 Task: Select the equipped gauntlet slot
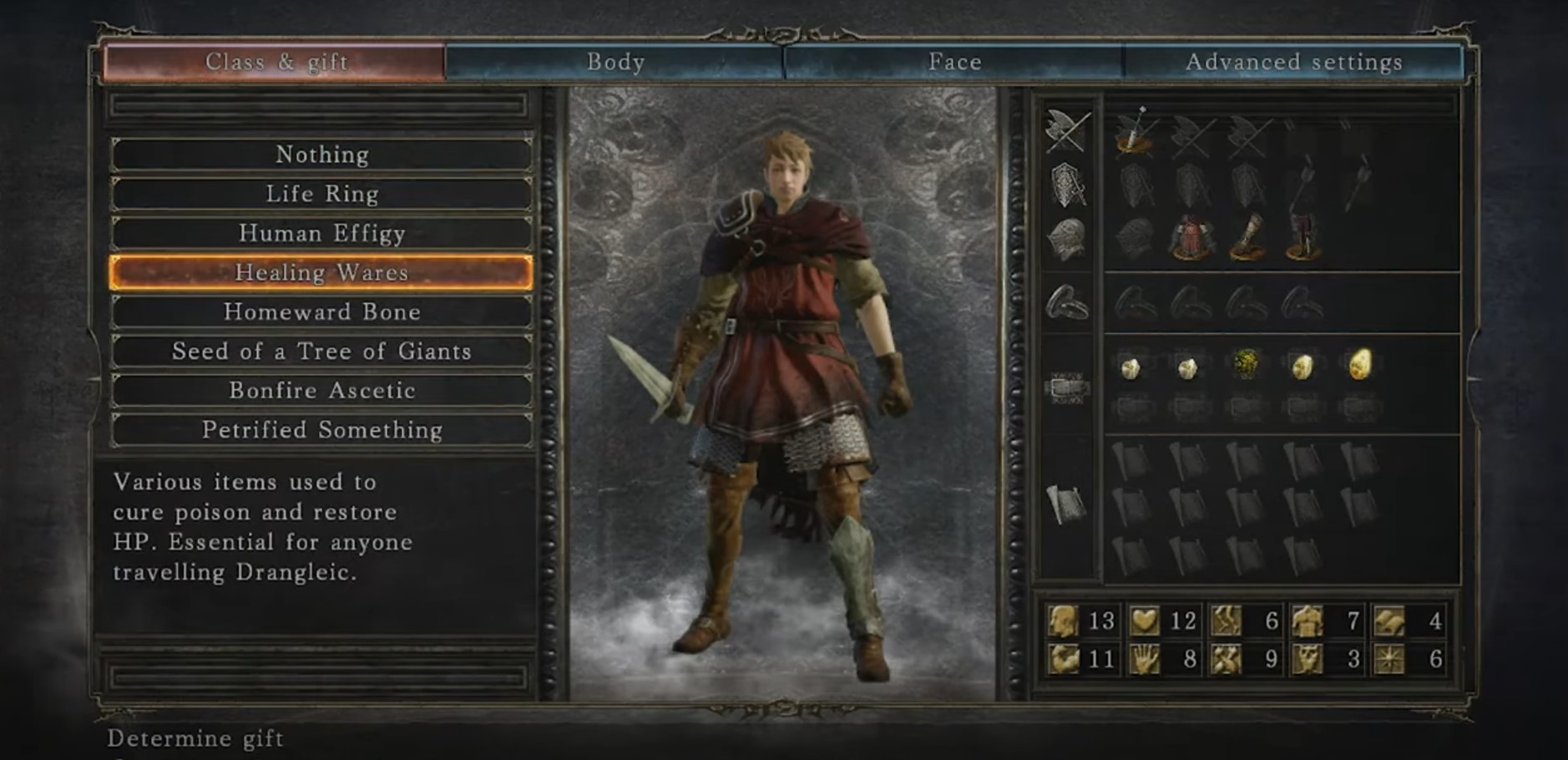point(1247,238)
